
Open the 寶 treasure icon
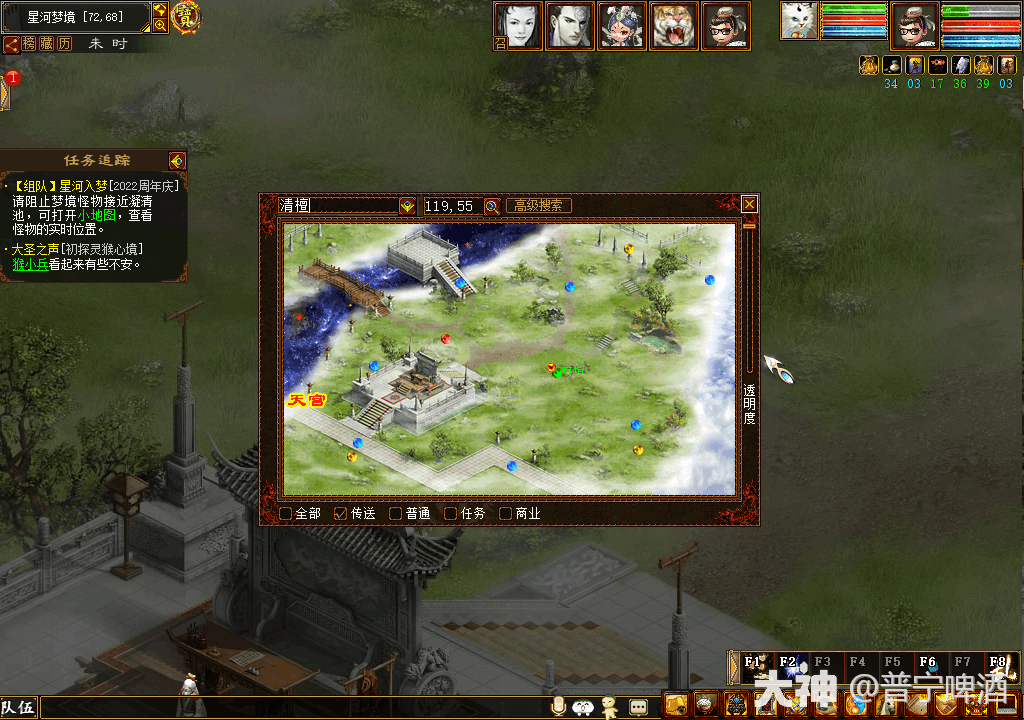point(186,17)
